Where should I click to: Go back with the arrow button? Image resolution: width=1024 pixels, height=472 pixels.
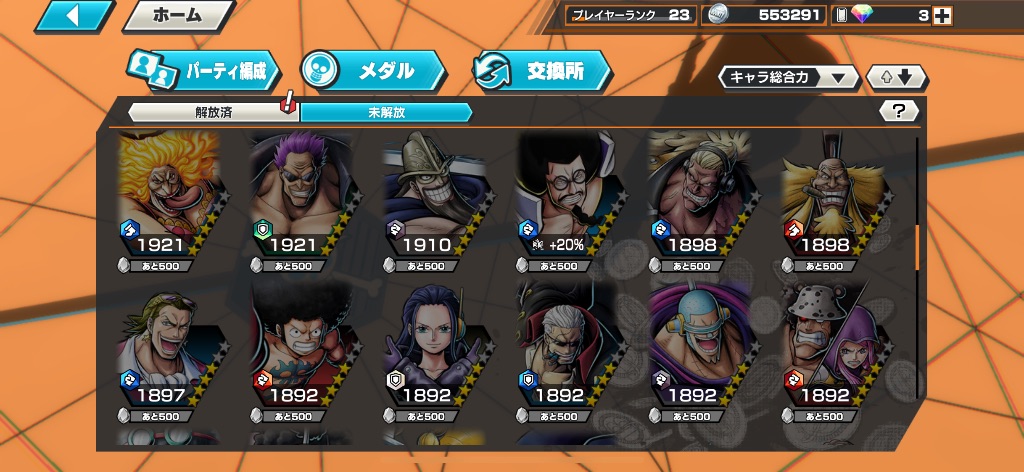[74, 15]
